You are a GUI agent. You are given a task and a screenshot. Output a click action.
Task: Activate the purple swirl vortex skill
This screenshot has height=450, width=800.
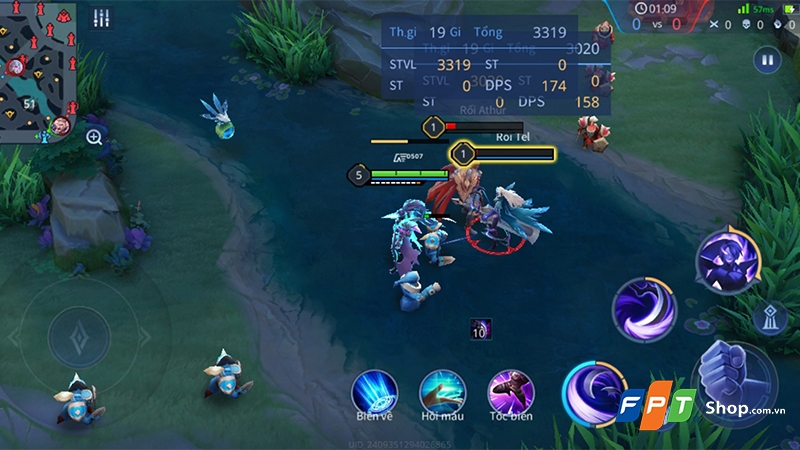[643, 307]
